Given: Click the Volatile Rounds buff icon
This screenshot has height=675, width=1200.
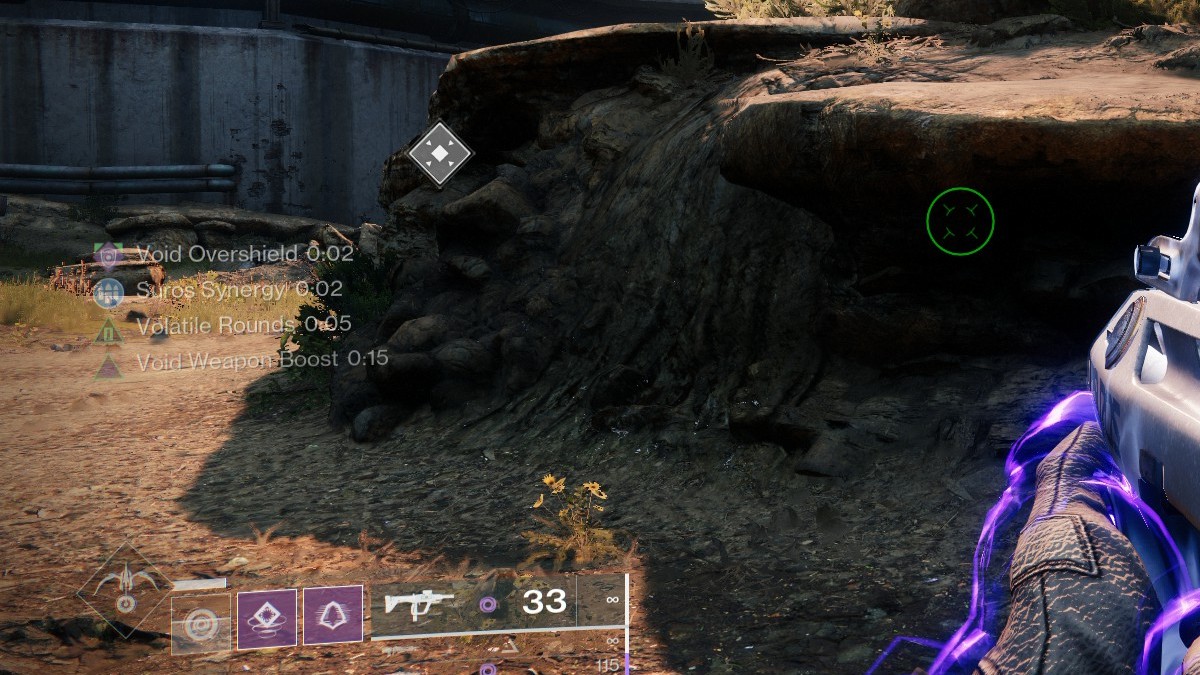Looking at the screenshot, I should (x=109, y=326).
